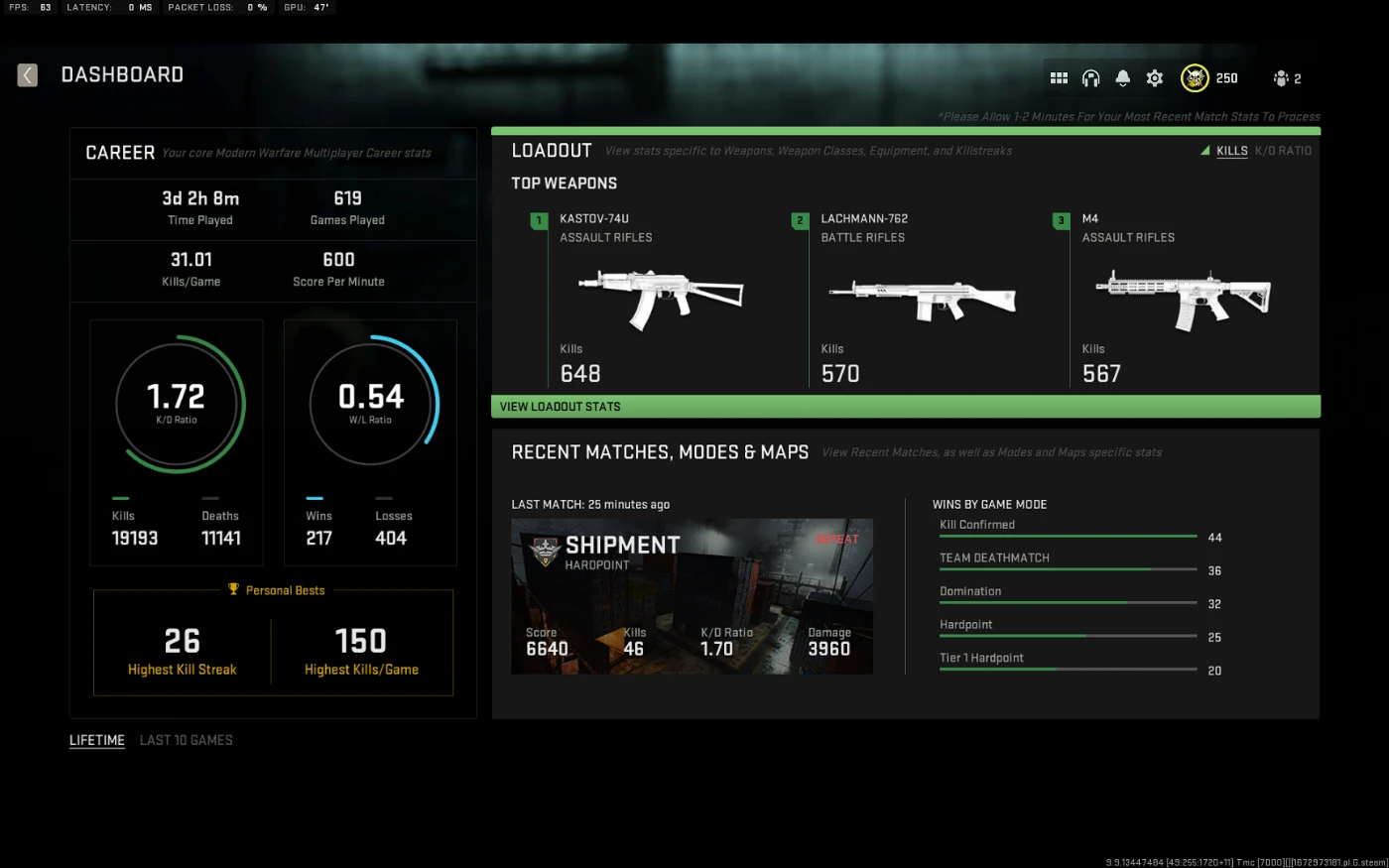
Task: Open the Shipment Hardpoint last match
Action: point(692,596)
